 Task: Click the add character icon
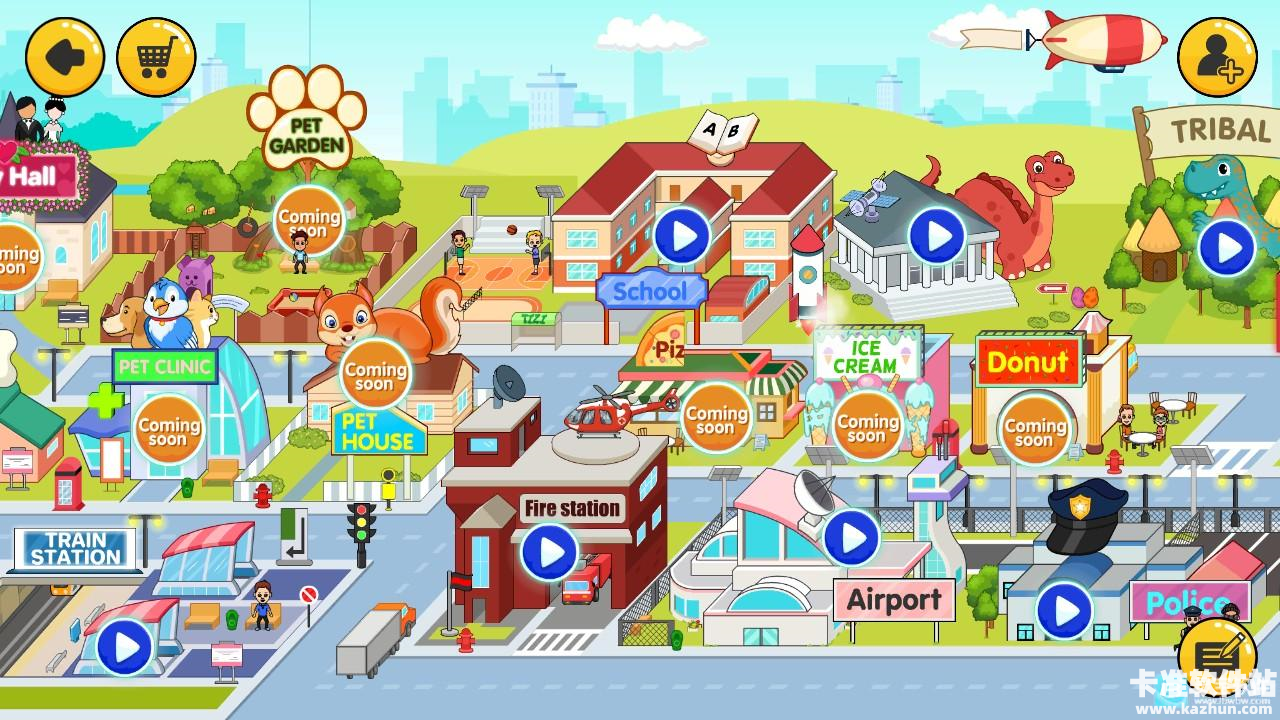coord(1216,57)
